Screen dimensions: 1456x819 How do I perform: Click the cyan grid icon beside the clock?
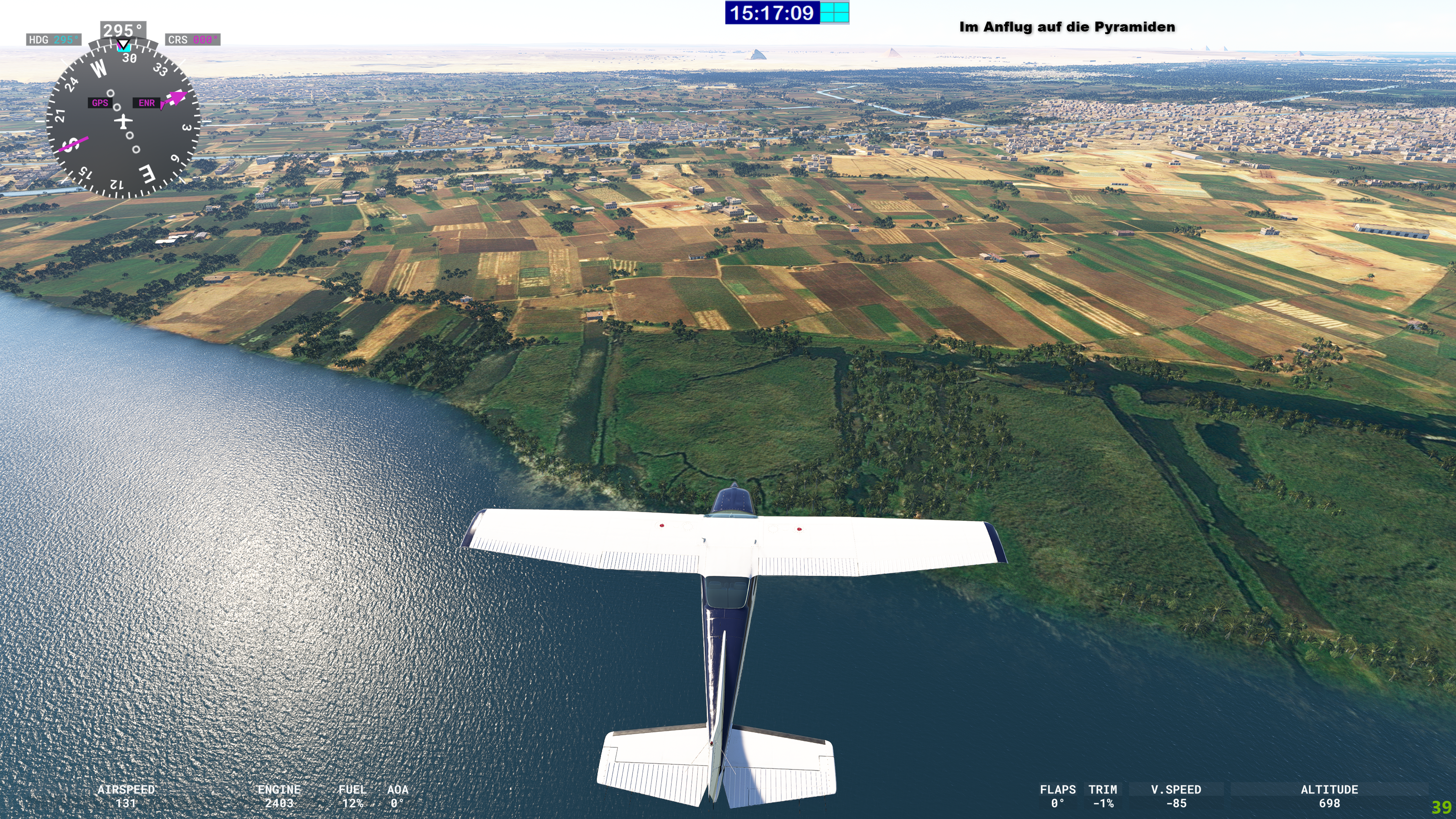point(834,13)
